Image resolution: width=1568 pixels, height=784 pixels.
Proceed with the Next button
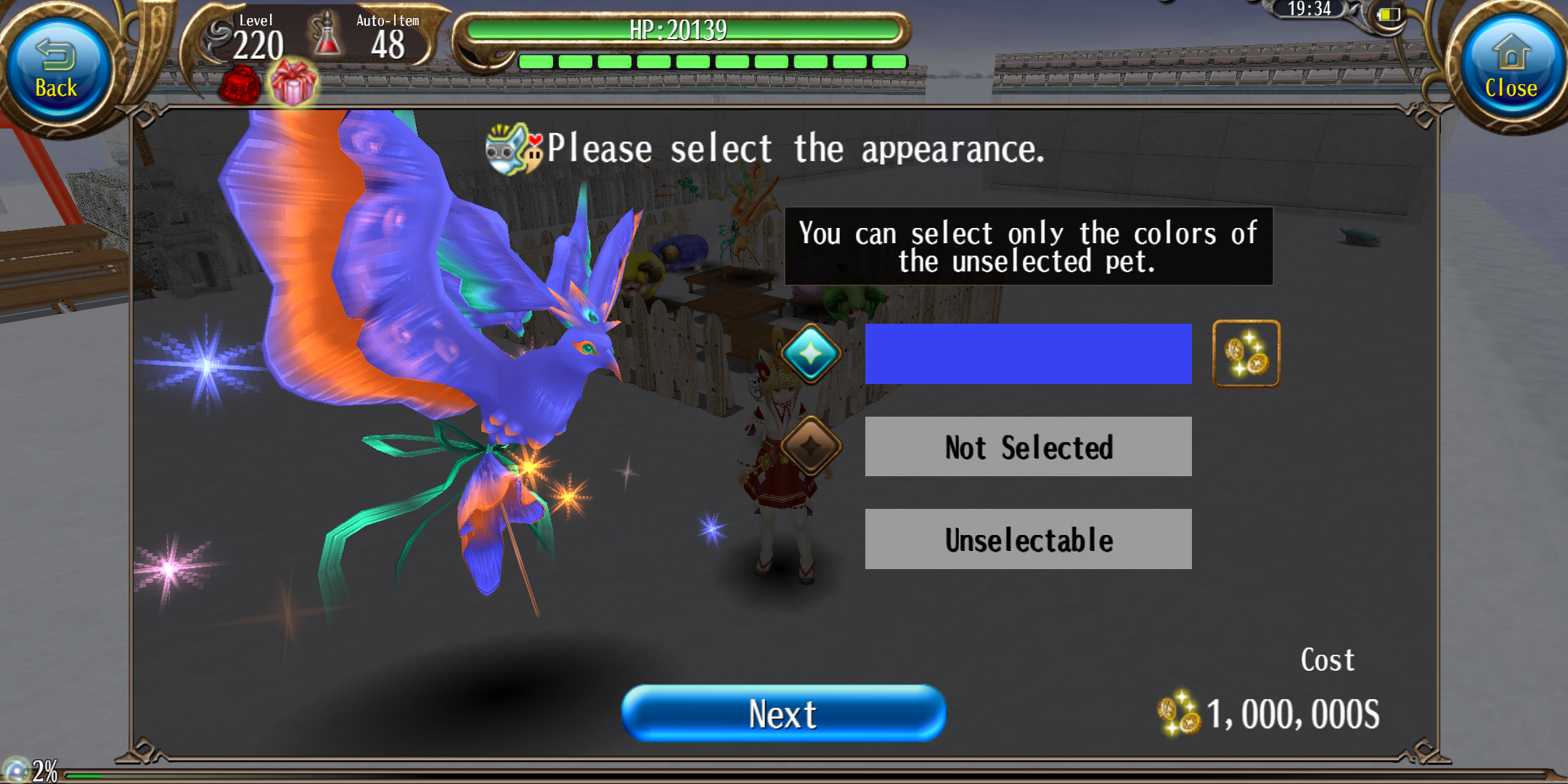pyautogui.click(x=783, y=714)
